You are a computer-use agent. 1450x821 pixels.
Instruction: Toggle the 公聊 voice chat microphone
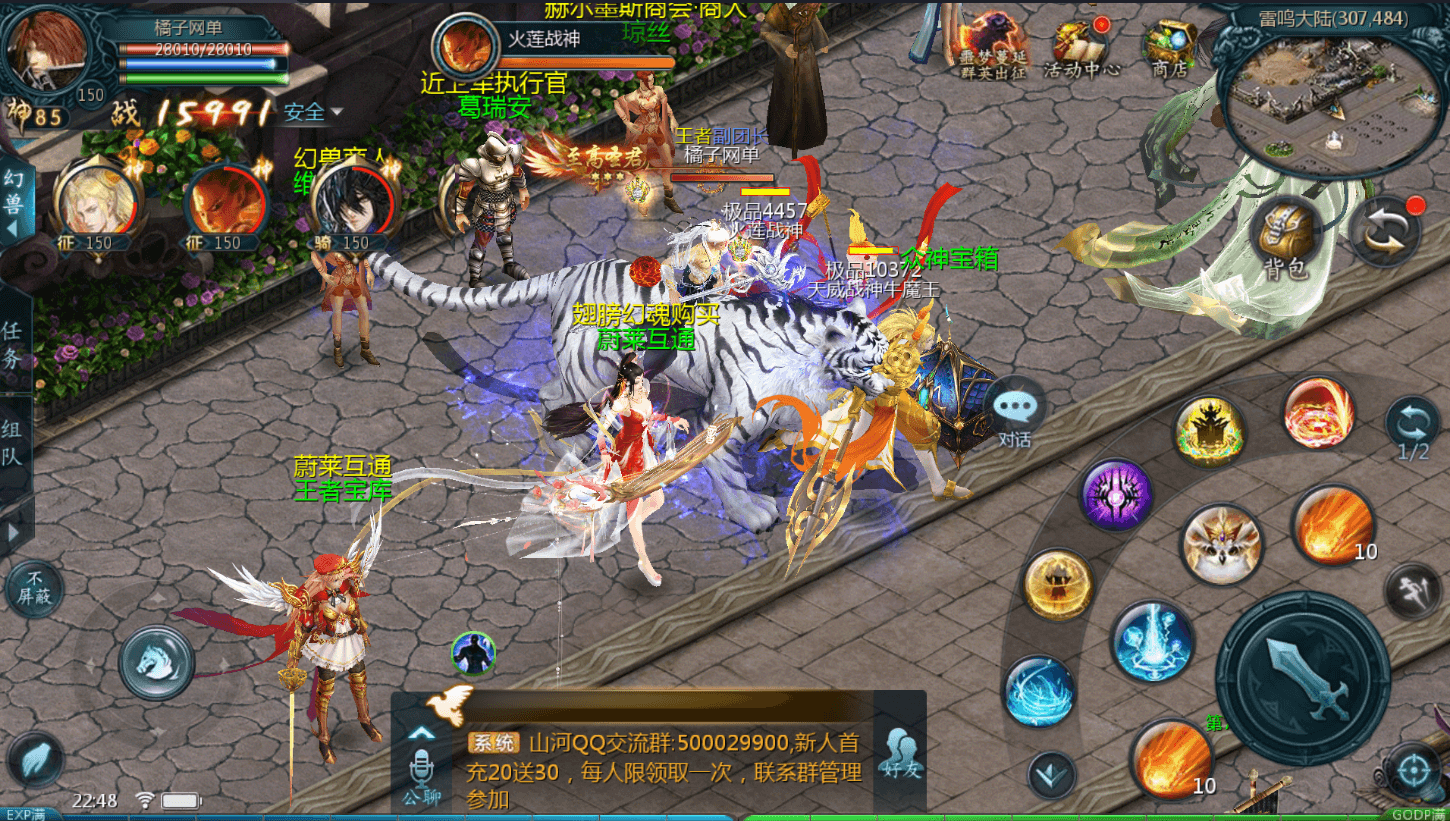422,770
